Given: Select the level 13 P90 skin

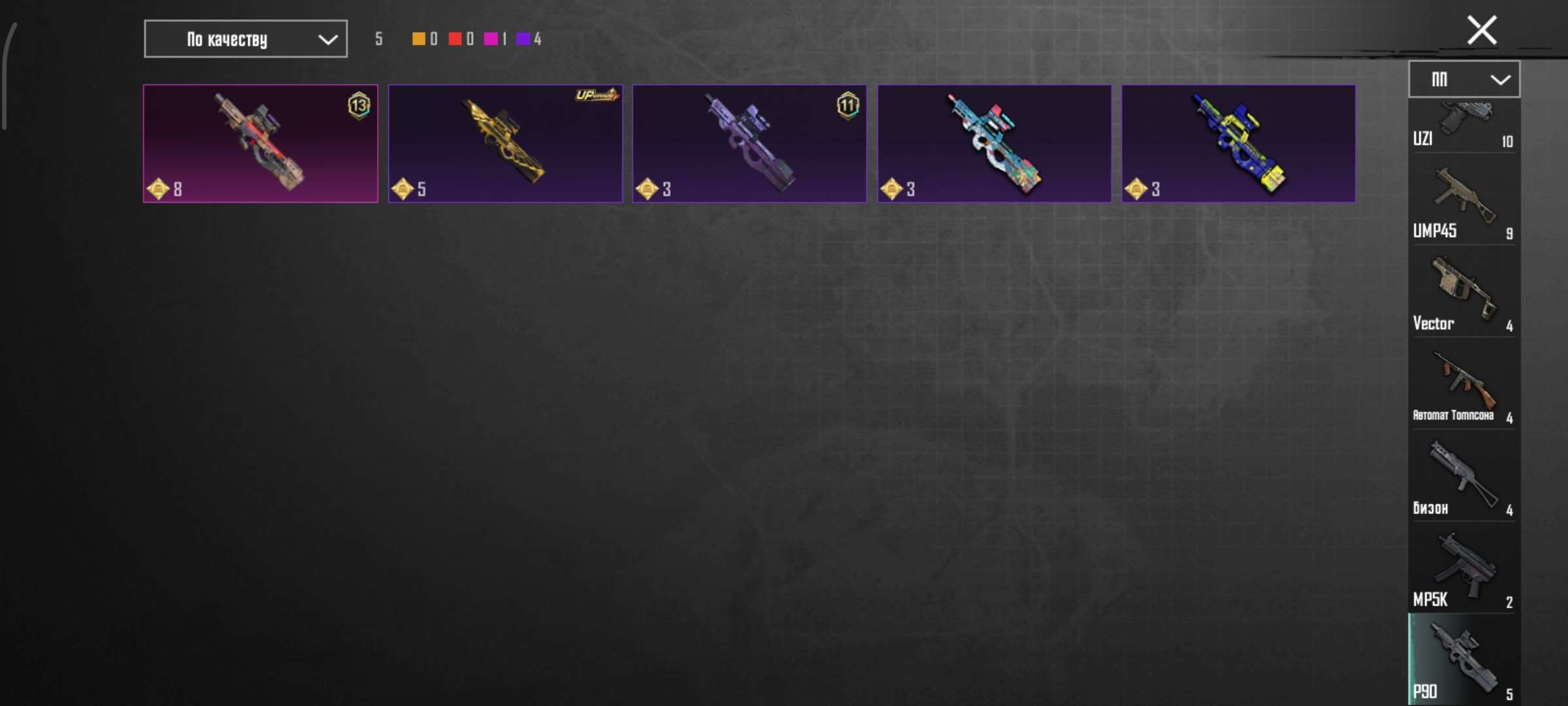Looking at the screenshot, I should pyautogui.click(x=261, y=144).
